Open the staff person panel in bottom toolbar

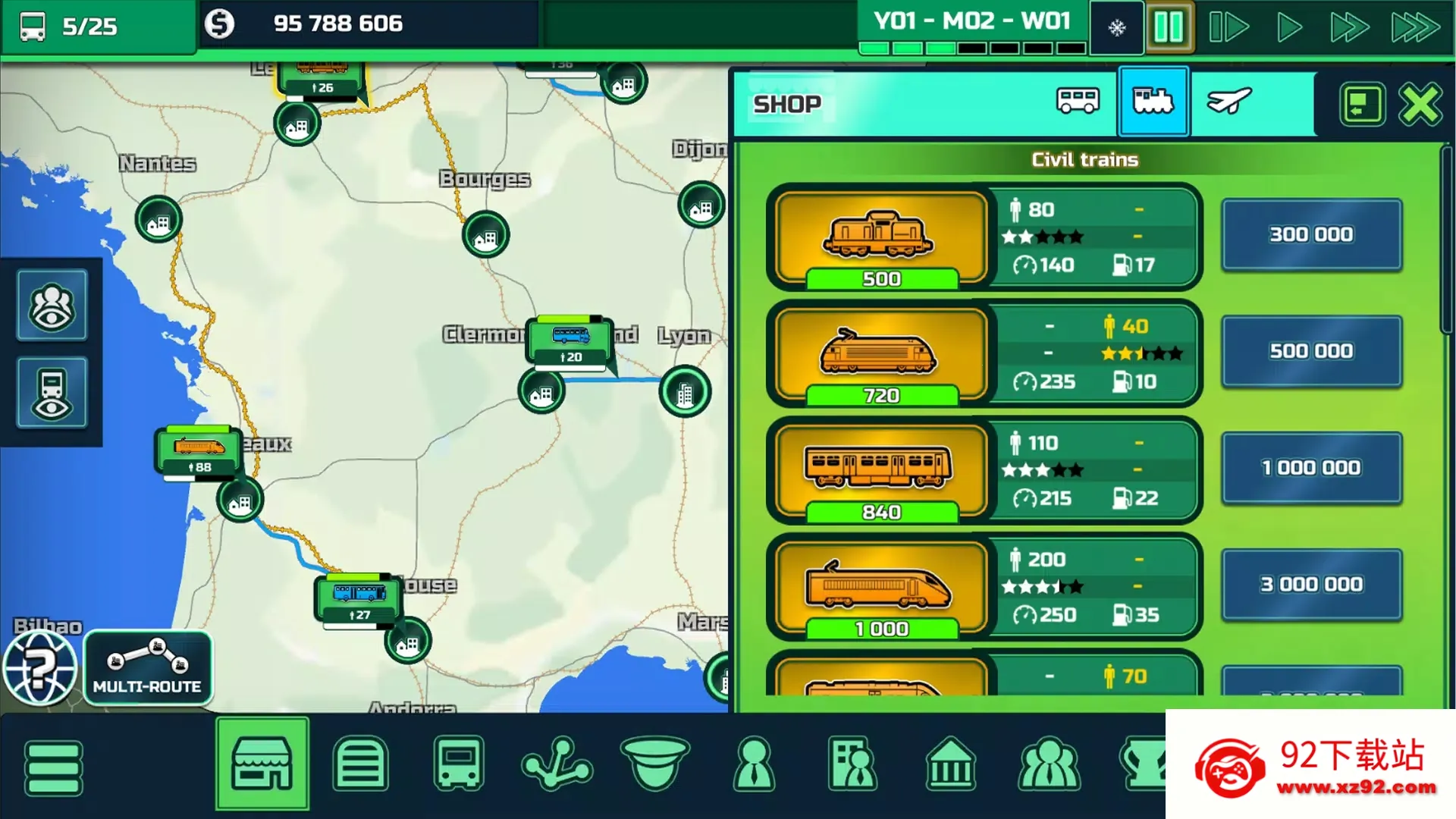(x=753, y=764)
